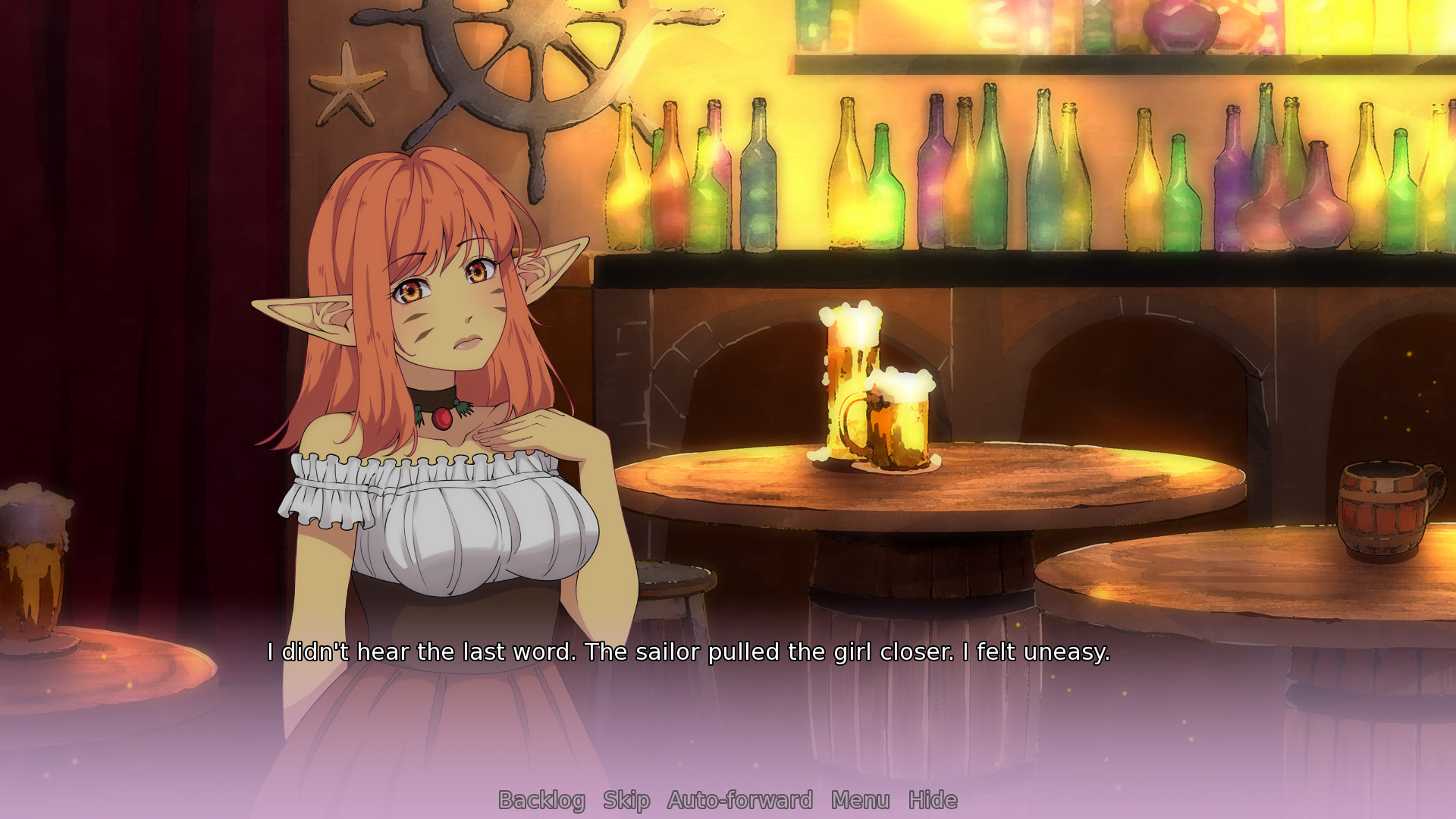
Task: Activate the Skip text option
Action: (x=626, y=800)
